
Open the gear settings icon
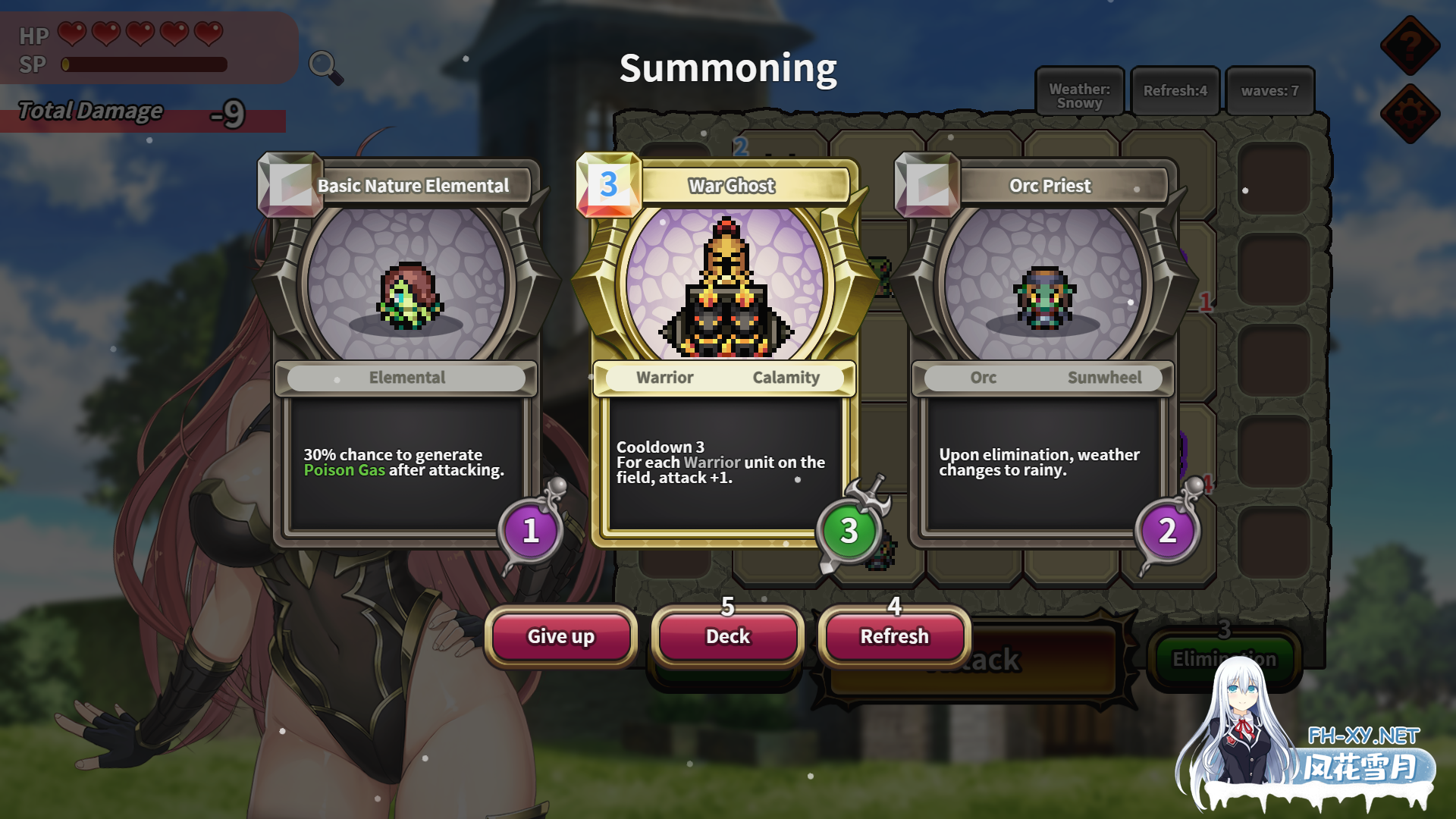click(1410, 114)
